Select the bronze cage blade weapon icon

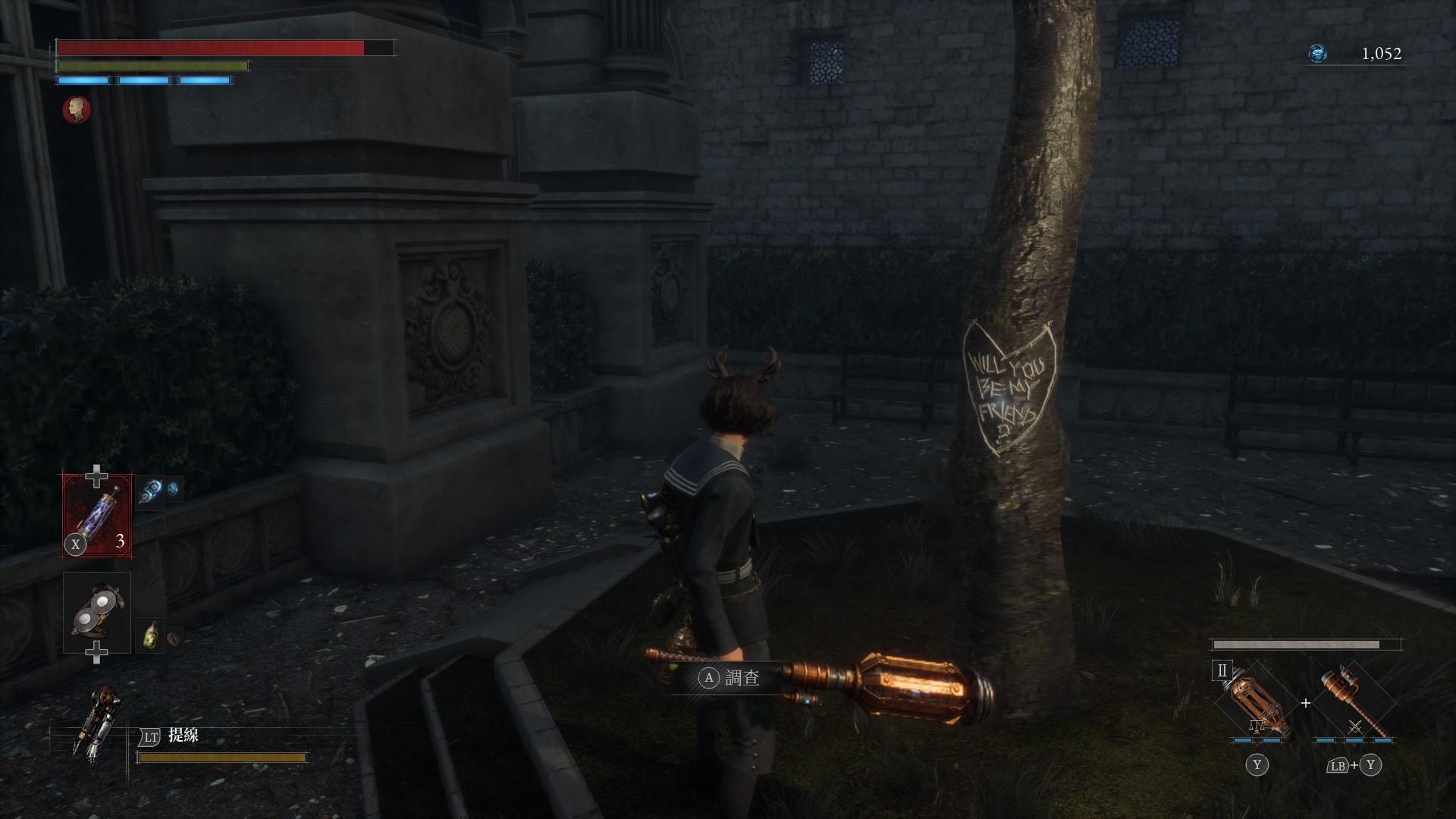click(x=1254, y=703)
